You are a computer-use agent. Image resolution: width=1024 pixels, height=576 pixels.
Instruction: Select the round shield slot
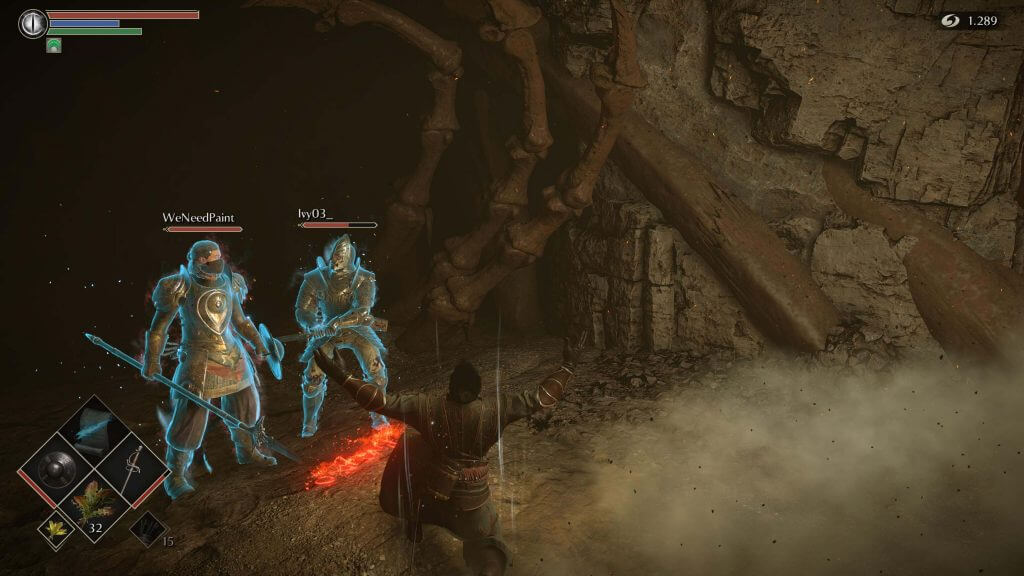click(x=53, y=465)
